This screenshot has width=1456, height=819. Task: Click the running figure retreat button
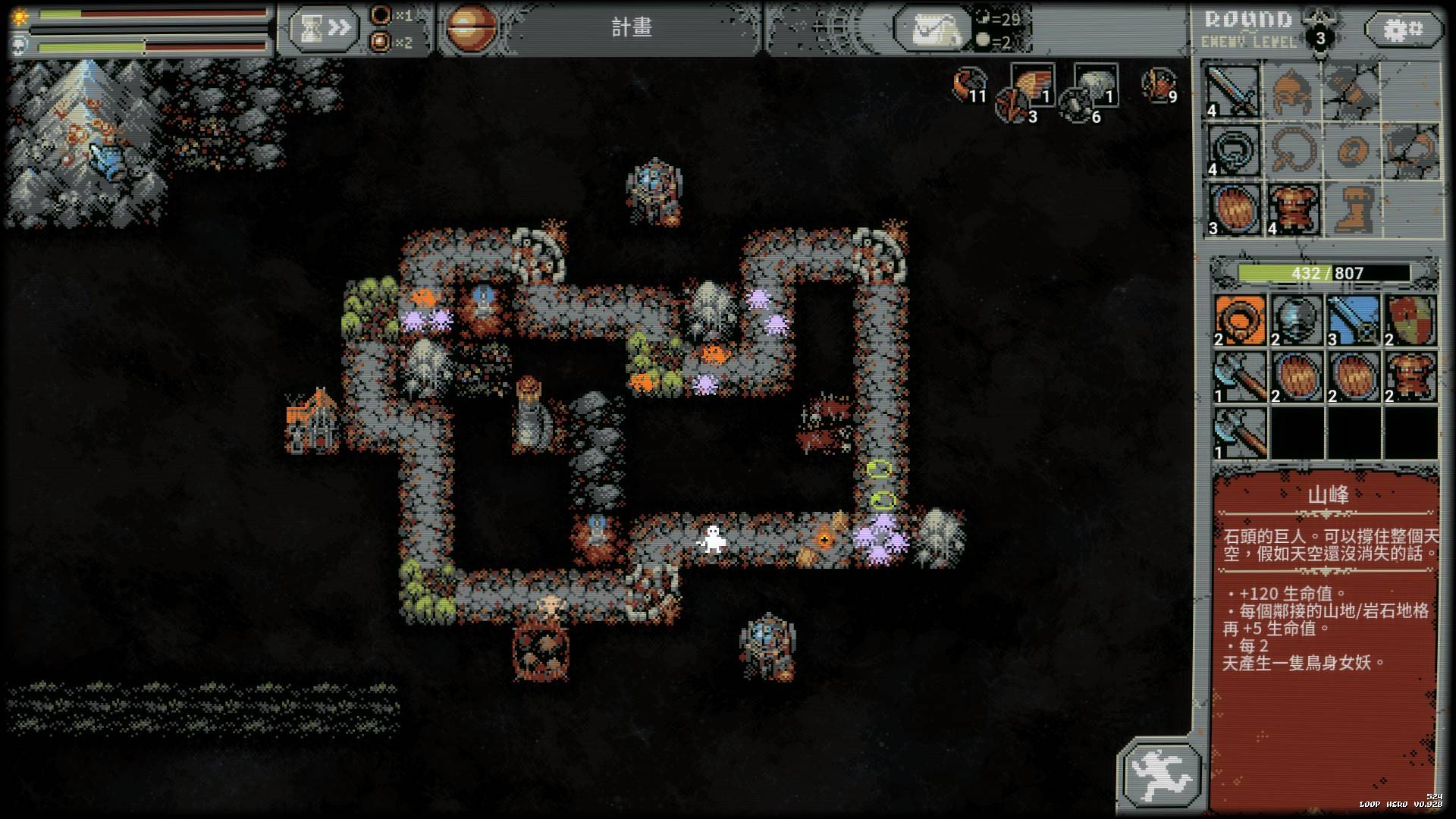1161,773
